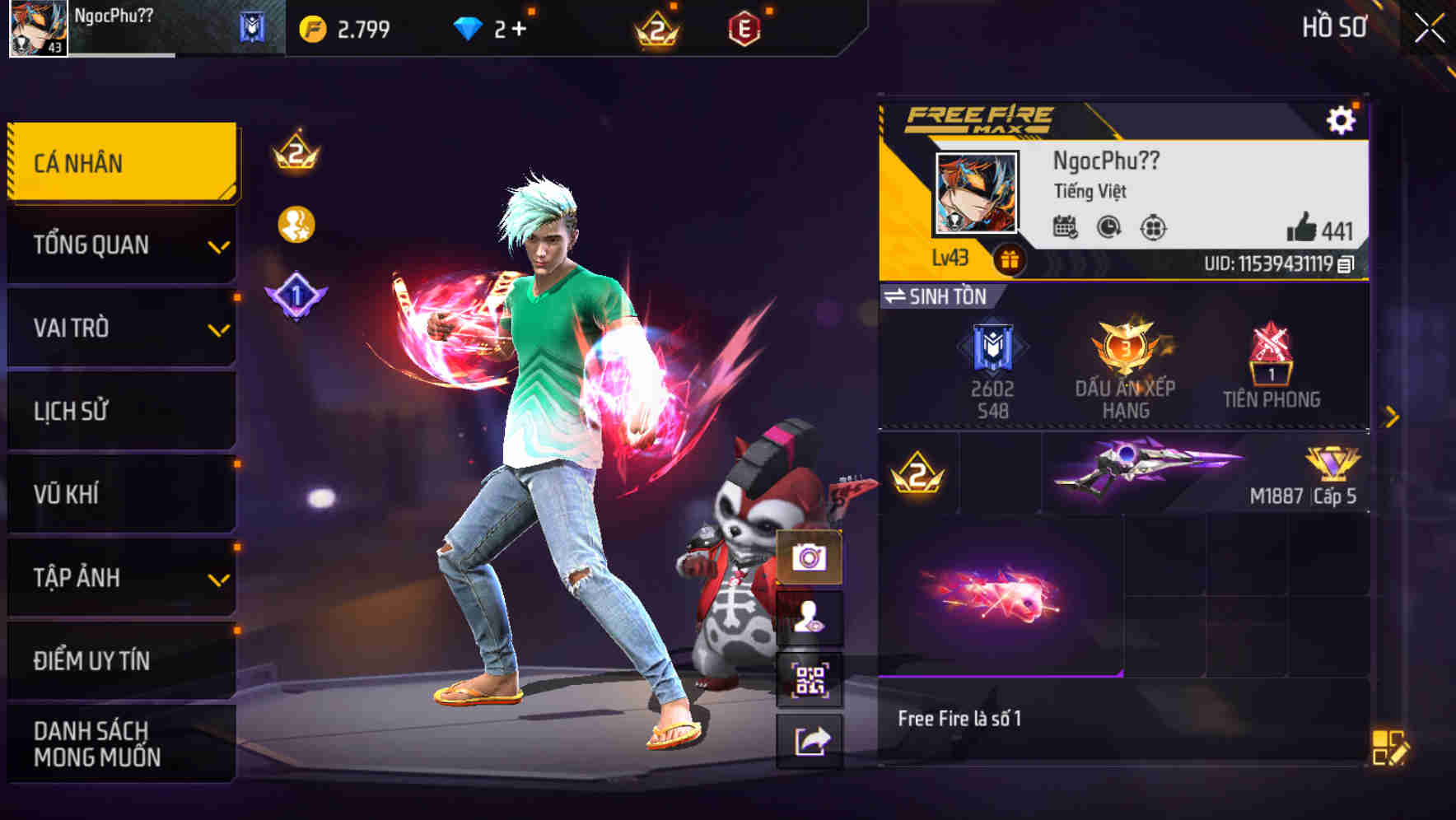Expand the VAI TRÒ section
The image size is (1456, 820).
pos(121,328)
